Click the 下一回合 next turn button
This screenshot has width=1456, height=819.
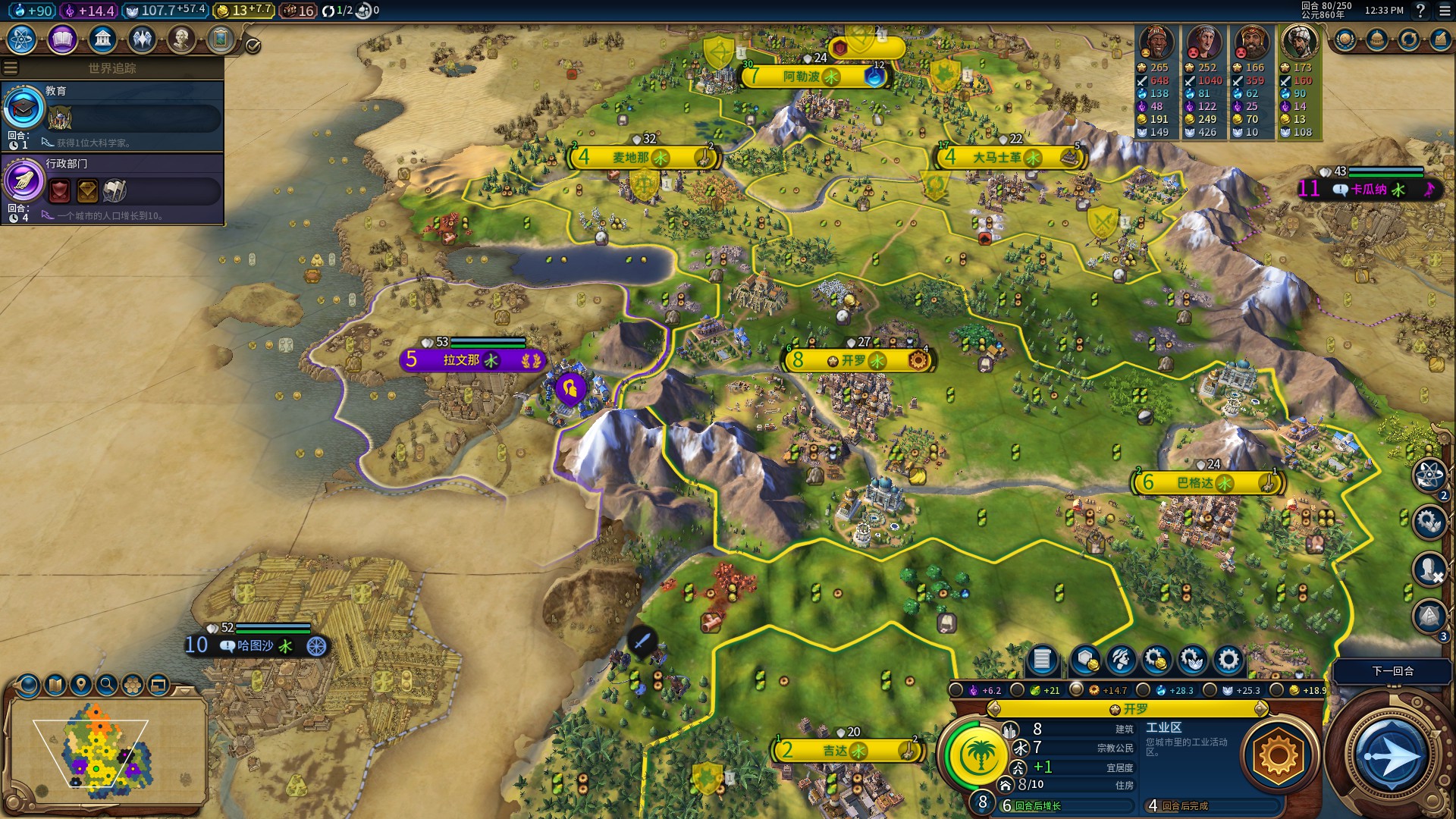click(1392, 671)
